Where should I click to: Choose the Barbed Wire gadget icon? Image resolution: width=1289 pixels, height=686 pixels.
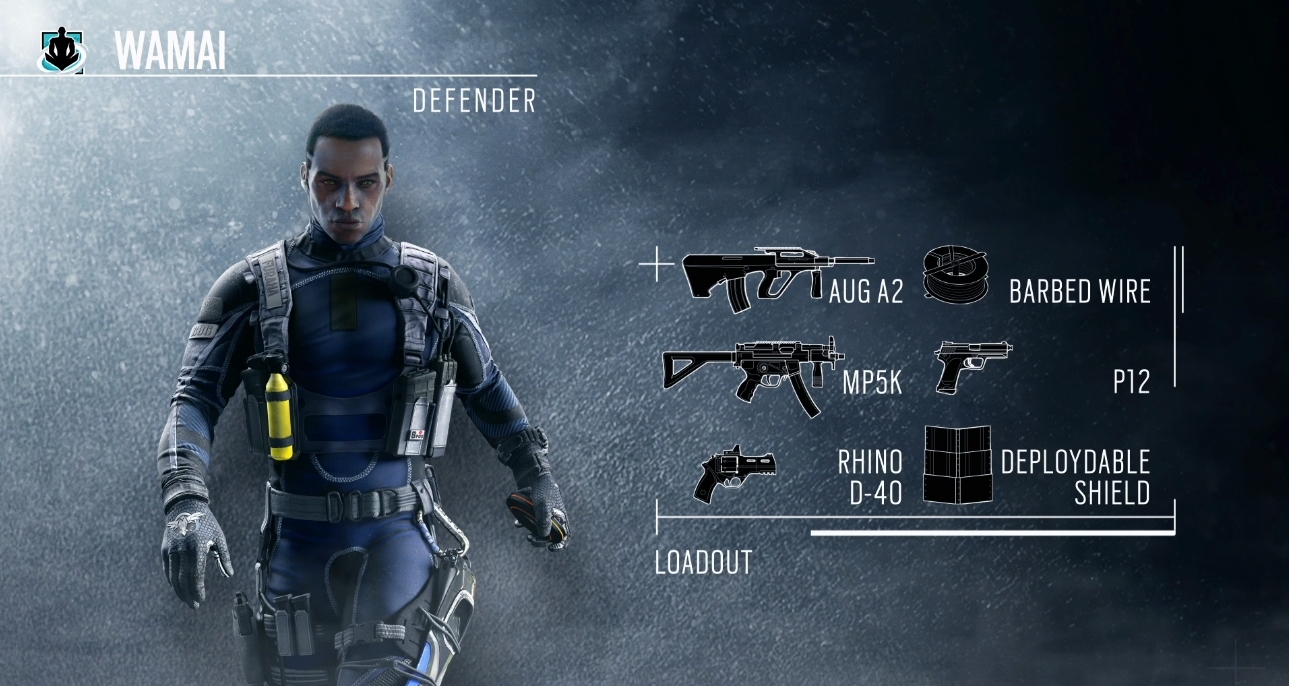(x=954, y=272)
